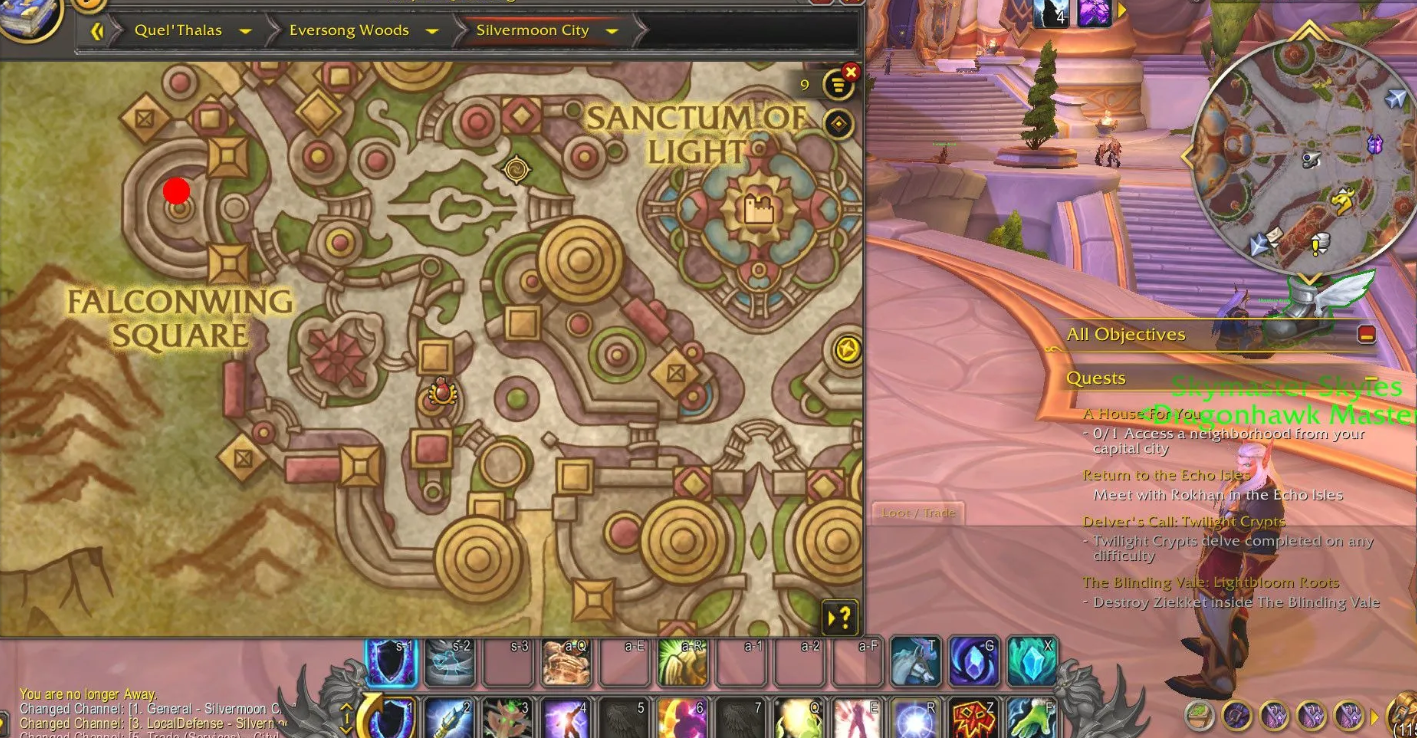This screenshot has height=738, width=1417.
Task: Collapse the All Objectives tracker
Action: [1366, 334]
